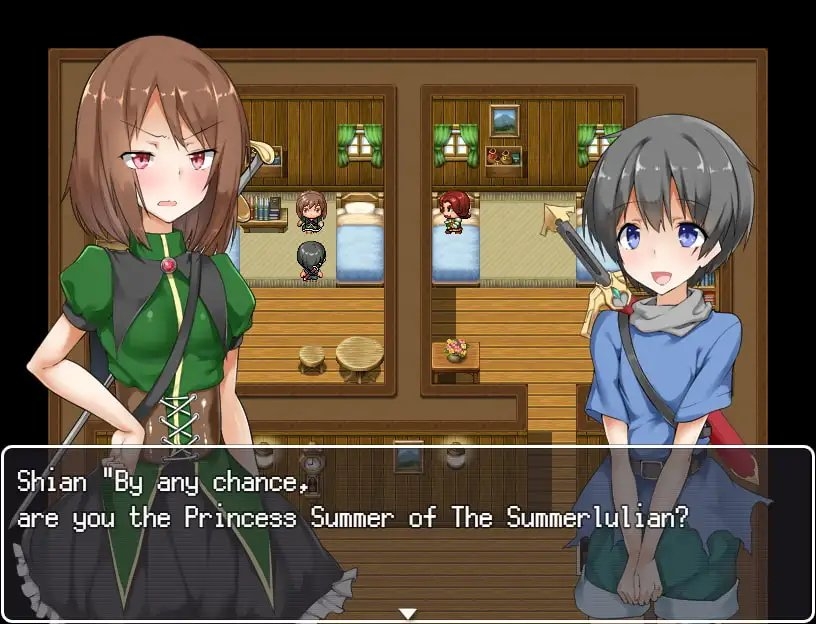
Task: Click the dialogue continue arrow
Action: point(407,613)
